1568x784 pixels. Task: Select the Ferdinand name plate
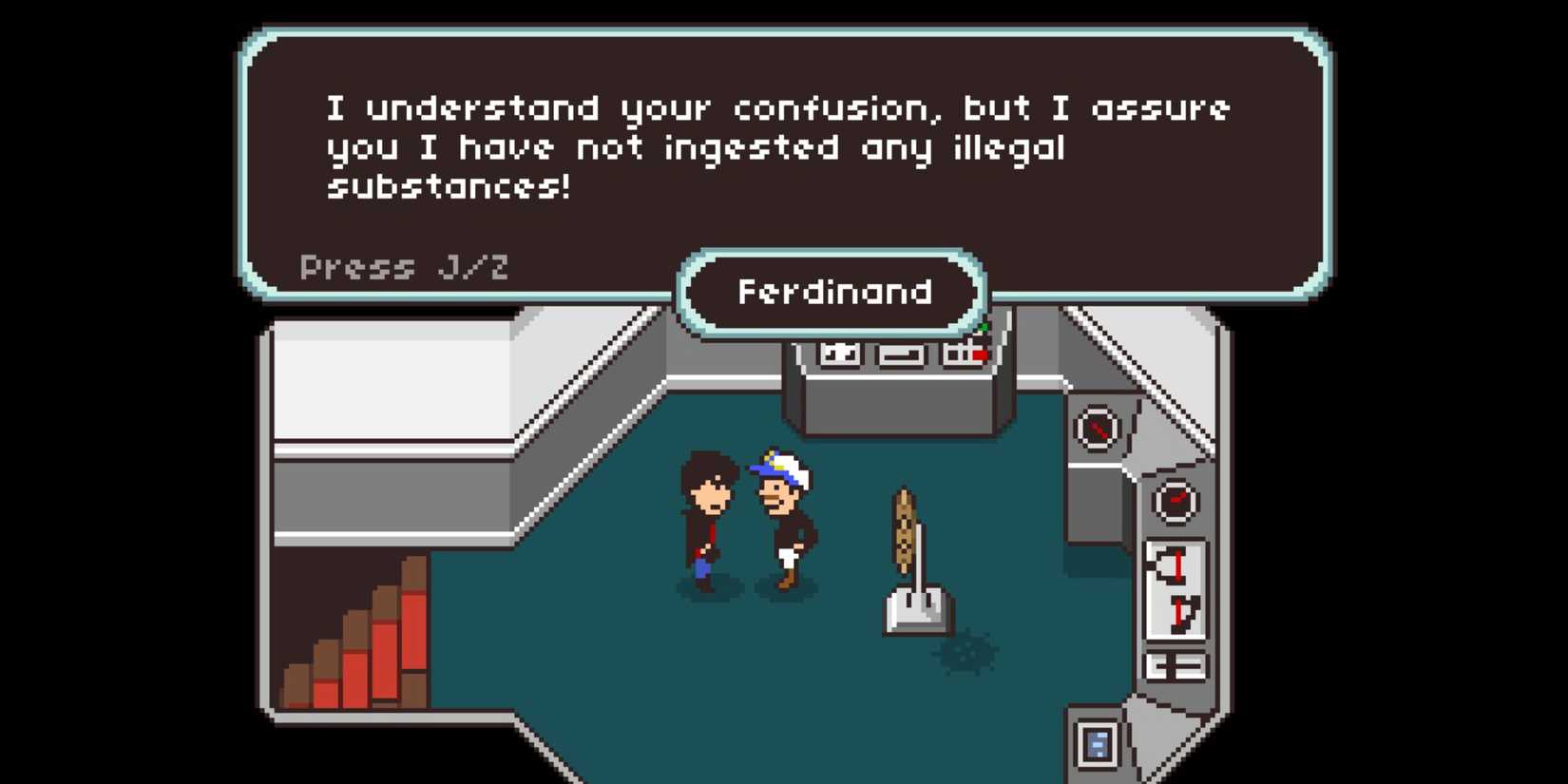832,292
